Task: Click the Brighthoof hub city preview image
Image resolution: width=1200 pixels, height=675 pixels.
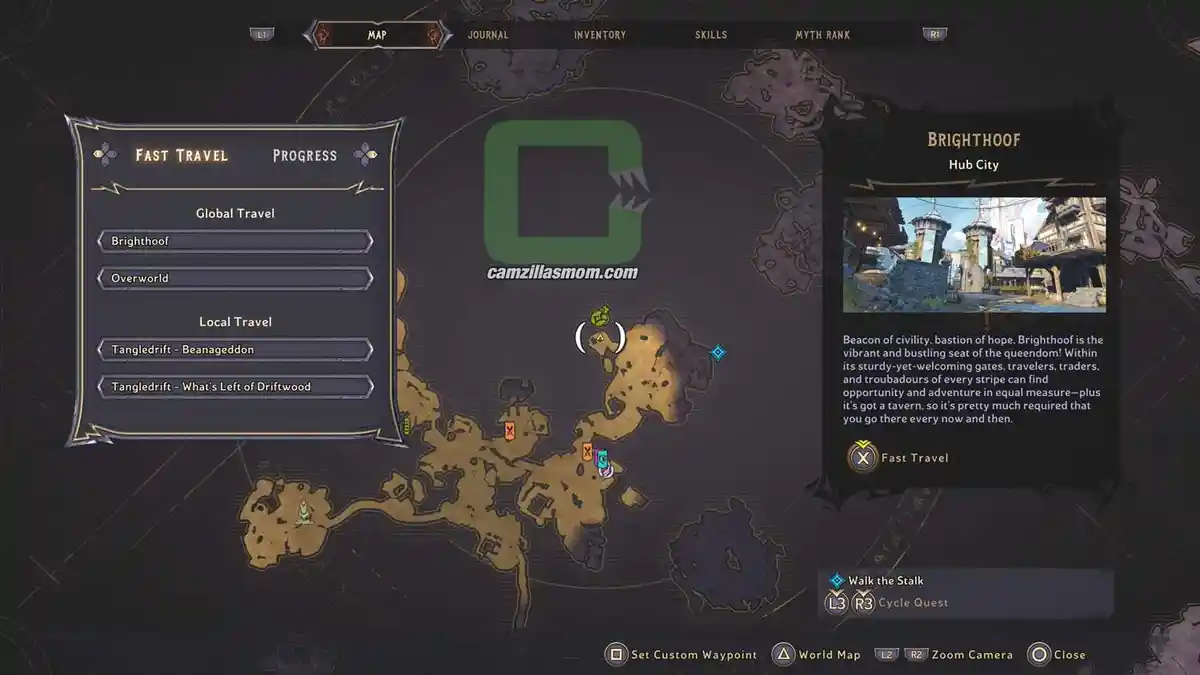Action: click(x=974, y=254)
